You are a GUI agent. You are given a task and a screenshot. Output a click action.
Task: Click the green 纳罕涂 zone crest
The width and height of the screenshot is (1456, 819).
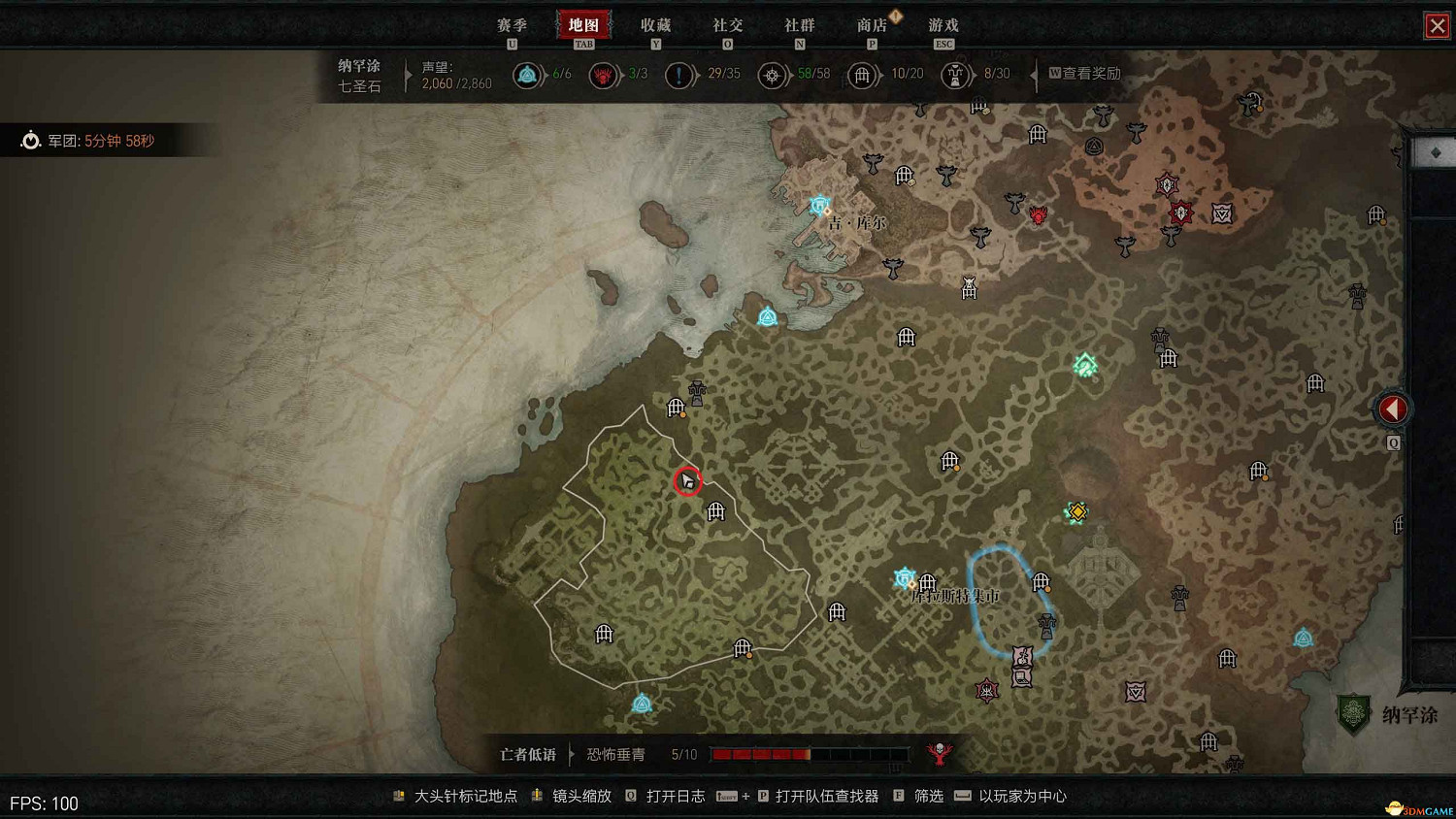click(1355, 714)
